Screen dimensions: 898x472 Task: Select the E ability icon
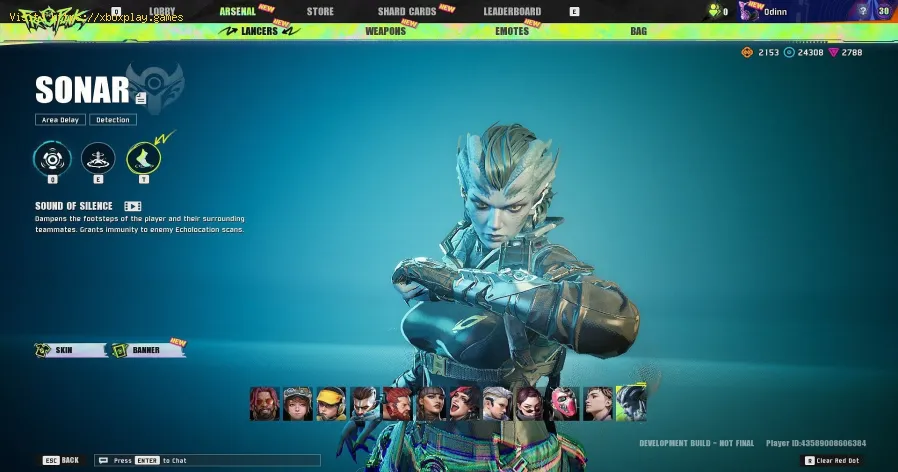98,158
